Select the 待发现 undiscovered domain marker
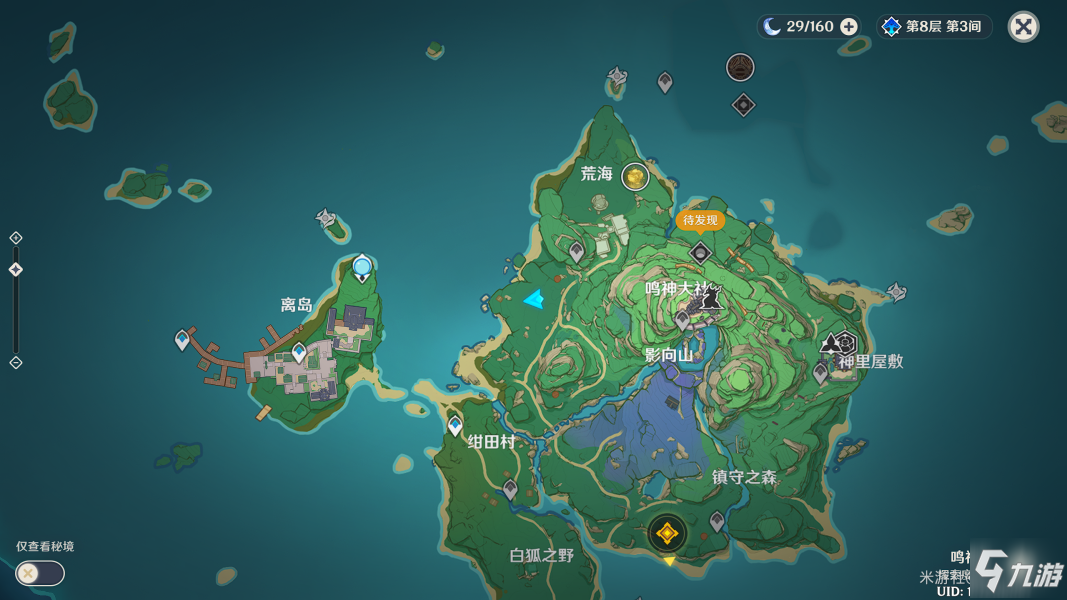 click(700, 253)
